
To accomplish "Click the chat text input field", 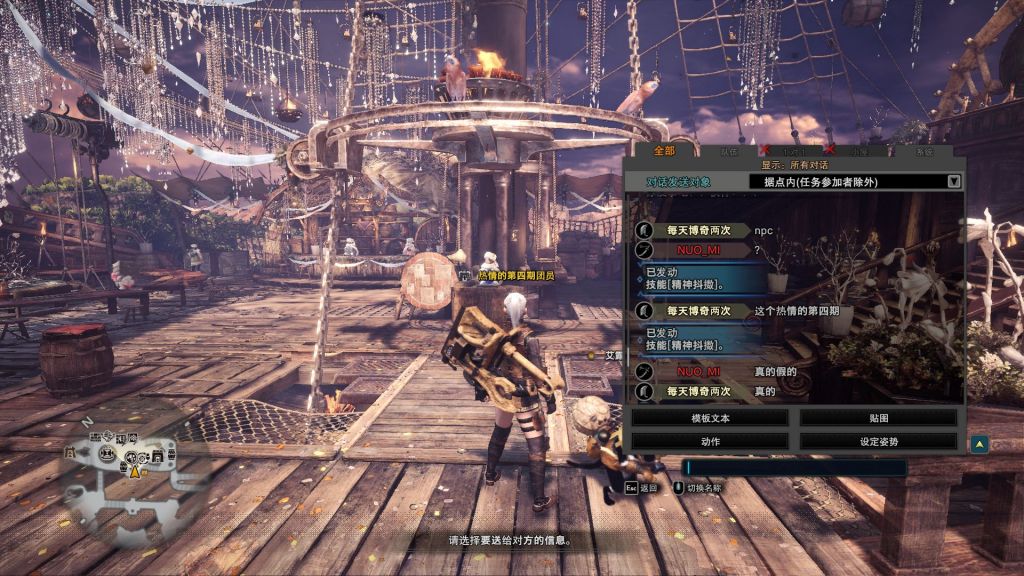I will click(x=795, y=467).
